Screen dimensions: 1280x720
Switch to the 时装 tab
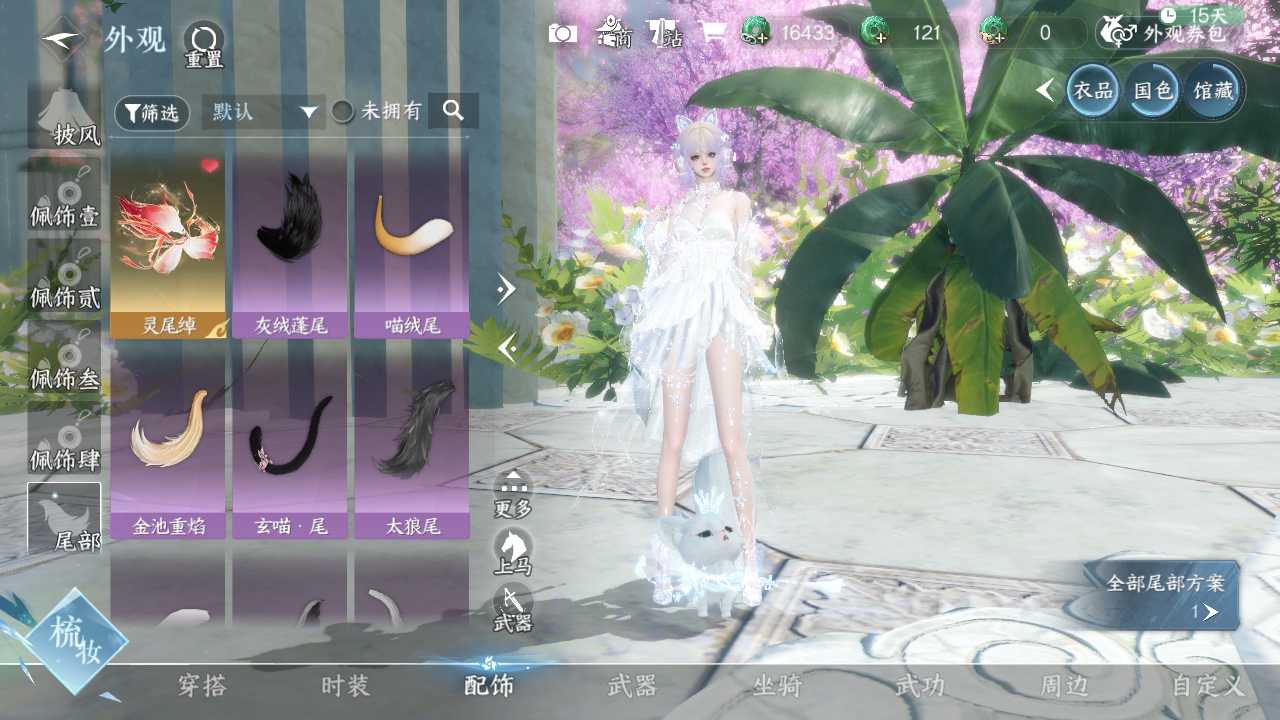346,686
